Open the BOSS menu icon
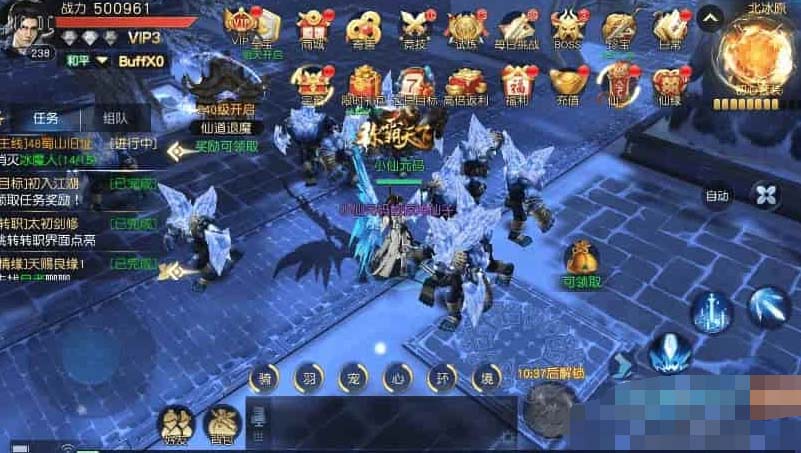This screenshot has height=453, width=801. (567, 26)
